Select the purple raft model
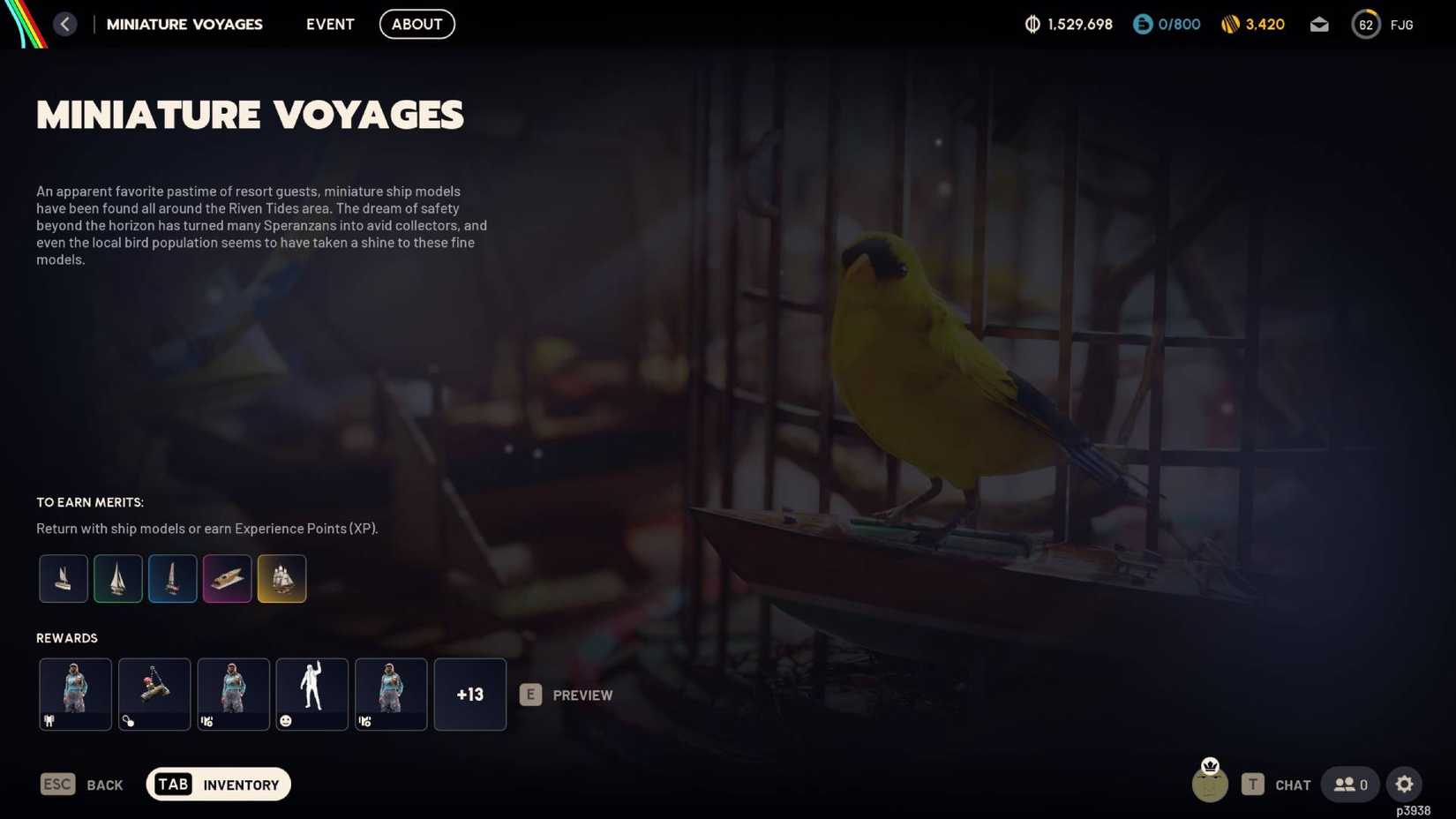 (227, 578)
